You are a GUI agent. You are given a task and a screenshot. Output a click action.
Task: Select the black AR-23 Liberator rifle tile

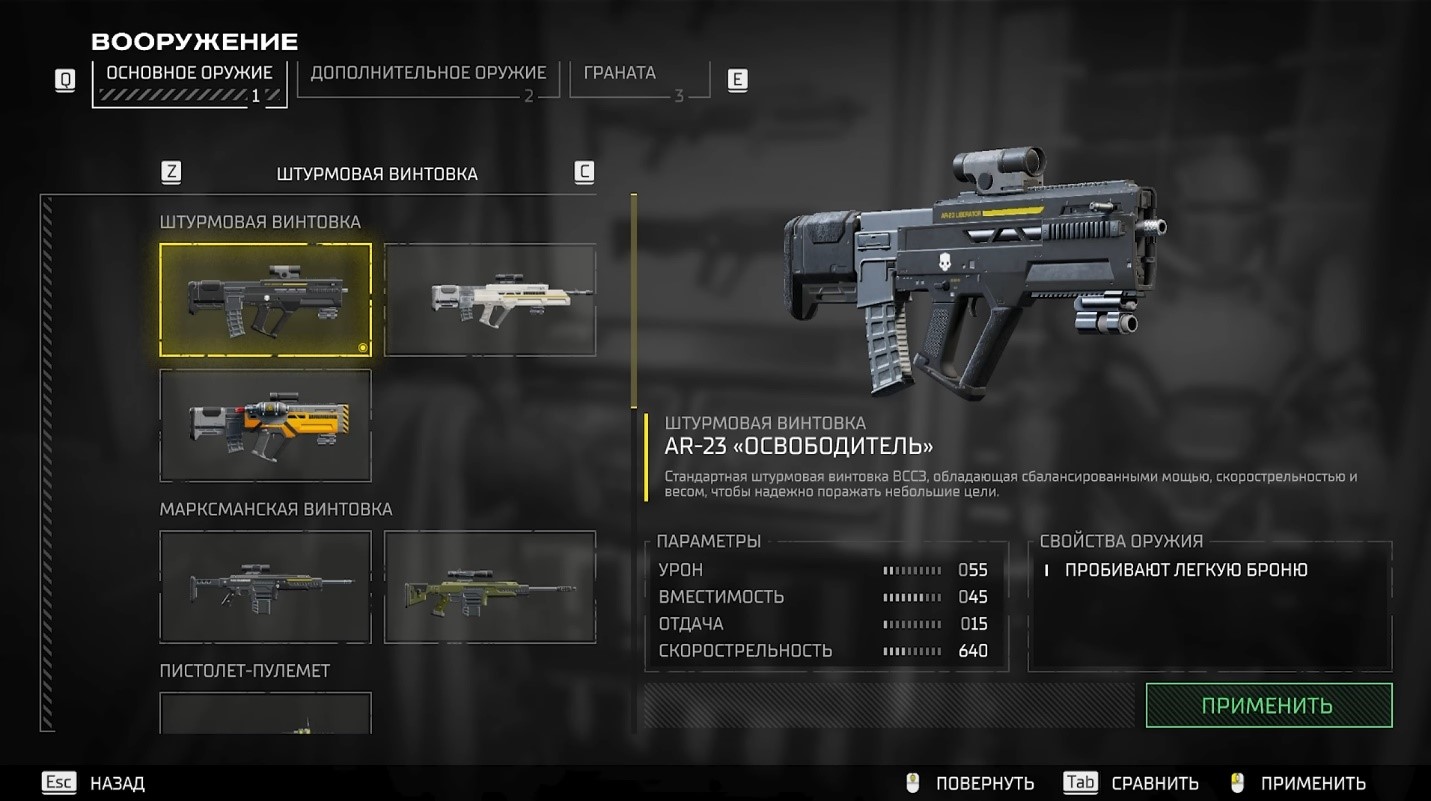[265, 300]
